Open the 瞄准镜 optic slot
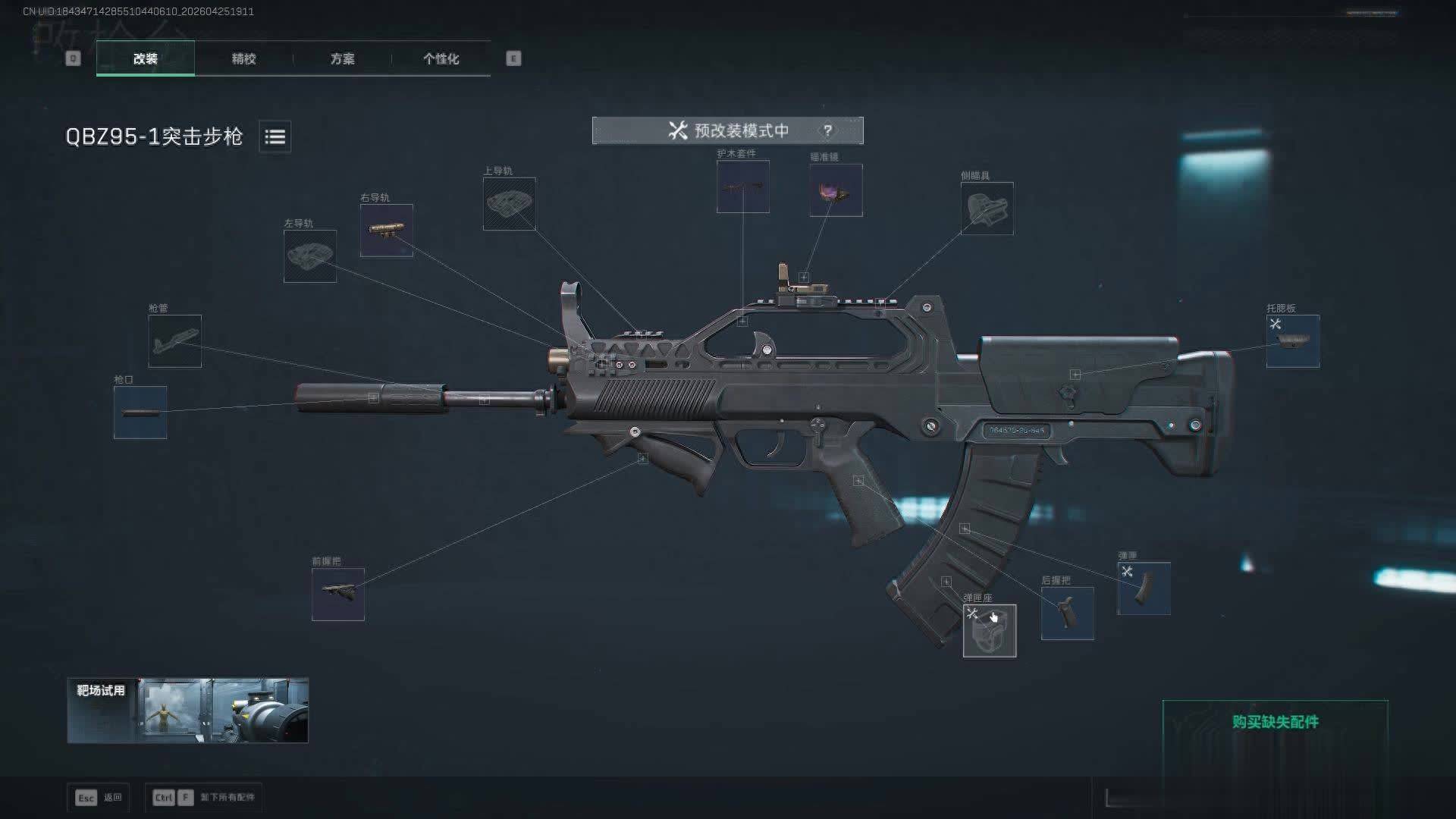This screenshot has height=819, width=1456. pos(836,190)
